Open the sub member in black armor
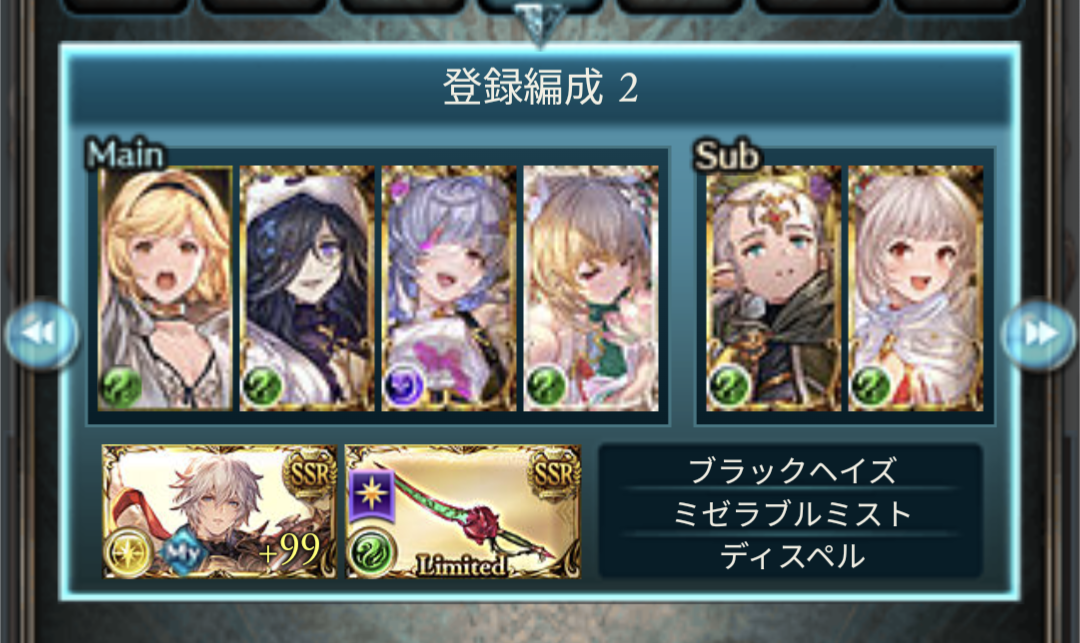The width and height of the screenshot is (1080, 643). 774,288
